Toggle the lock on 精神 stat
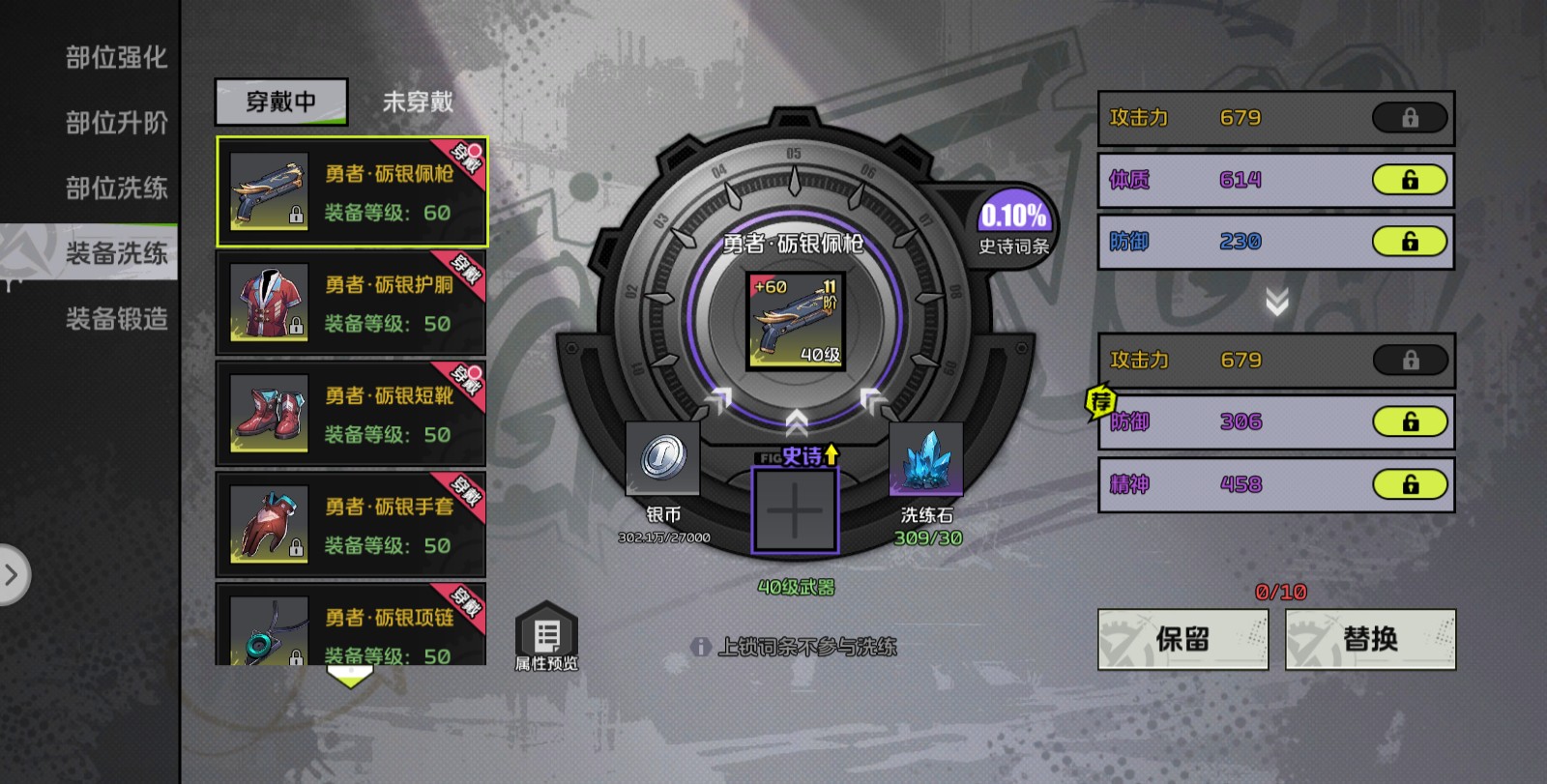 pyautogui.click(x=1410, y=484)
